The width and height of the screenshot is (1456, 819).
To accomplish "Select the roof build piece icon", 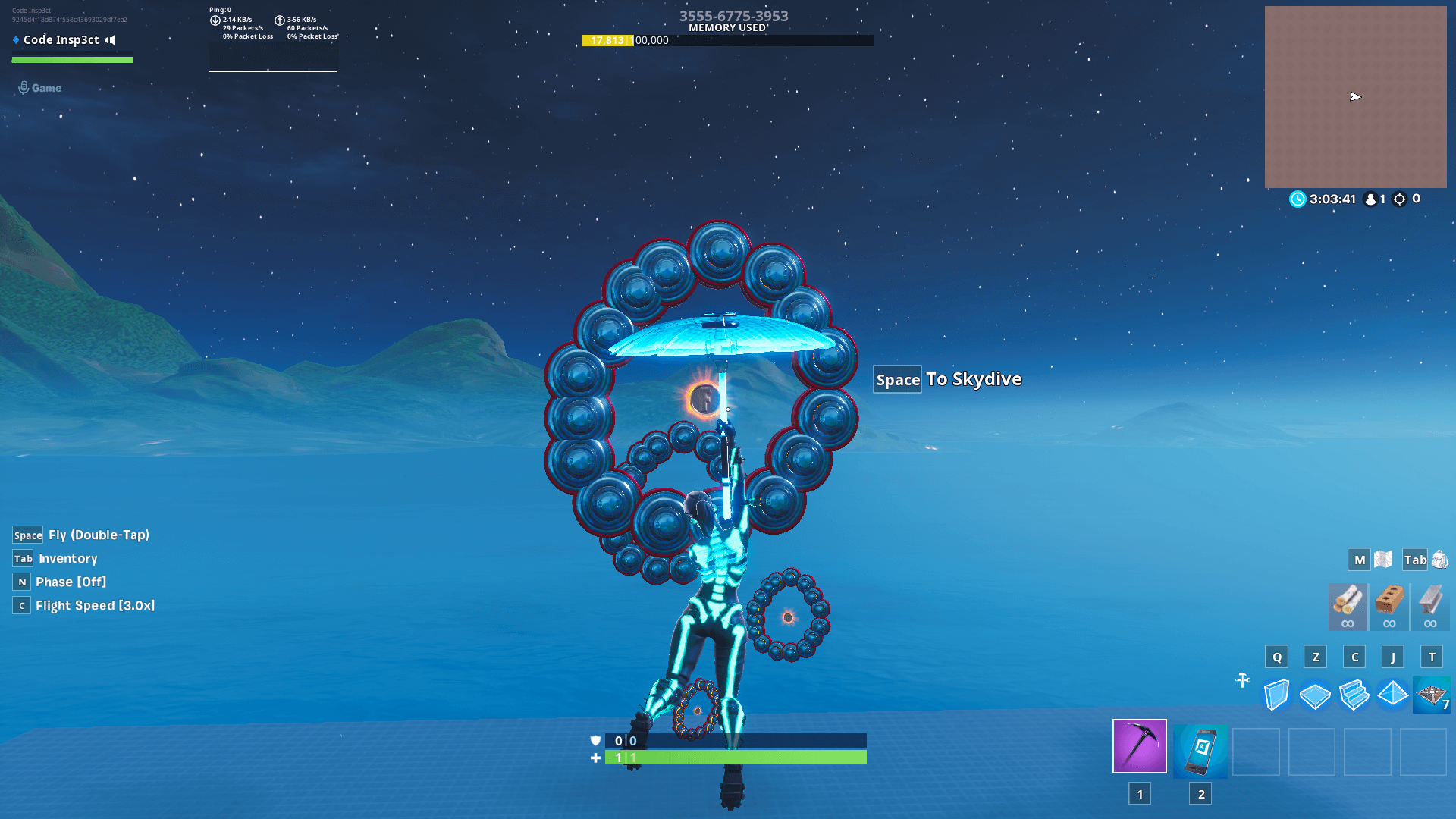I will pos(1393,694).
